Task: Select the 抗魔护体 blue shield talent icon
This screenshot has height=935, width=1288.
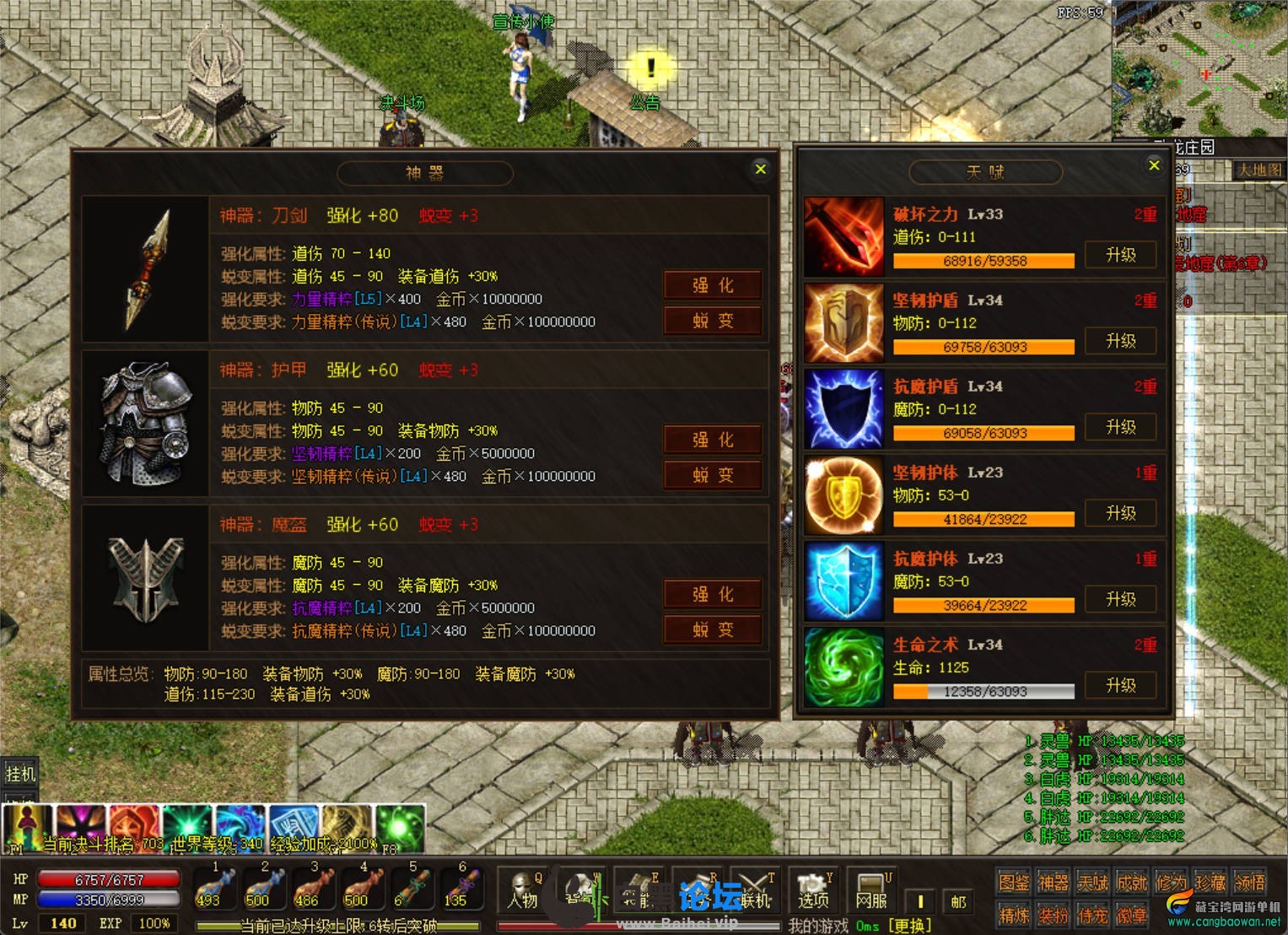Action: (843, 582)
